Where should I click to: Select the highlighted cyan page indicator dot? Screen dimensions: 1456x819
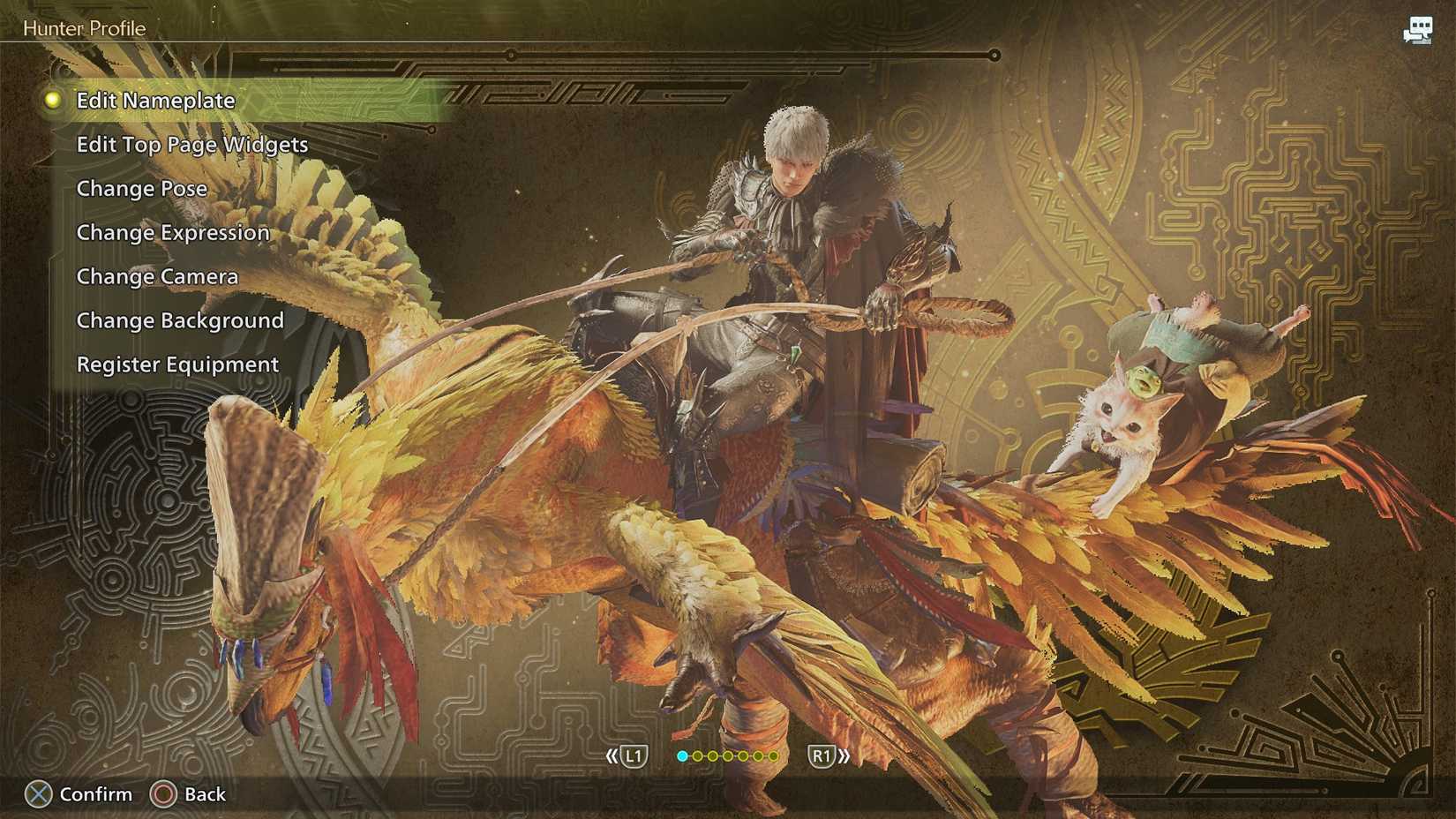pos(682,756)
